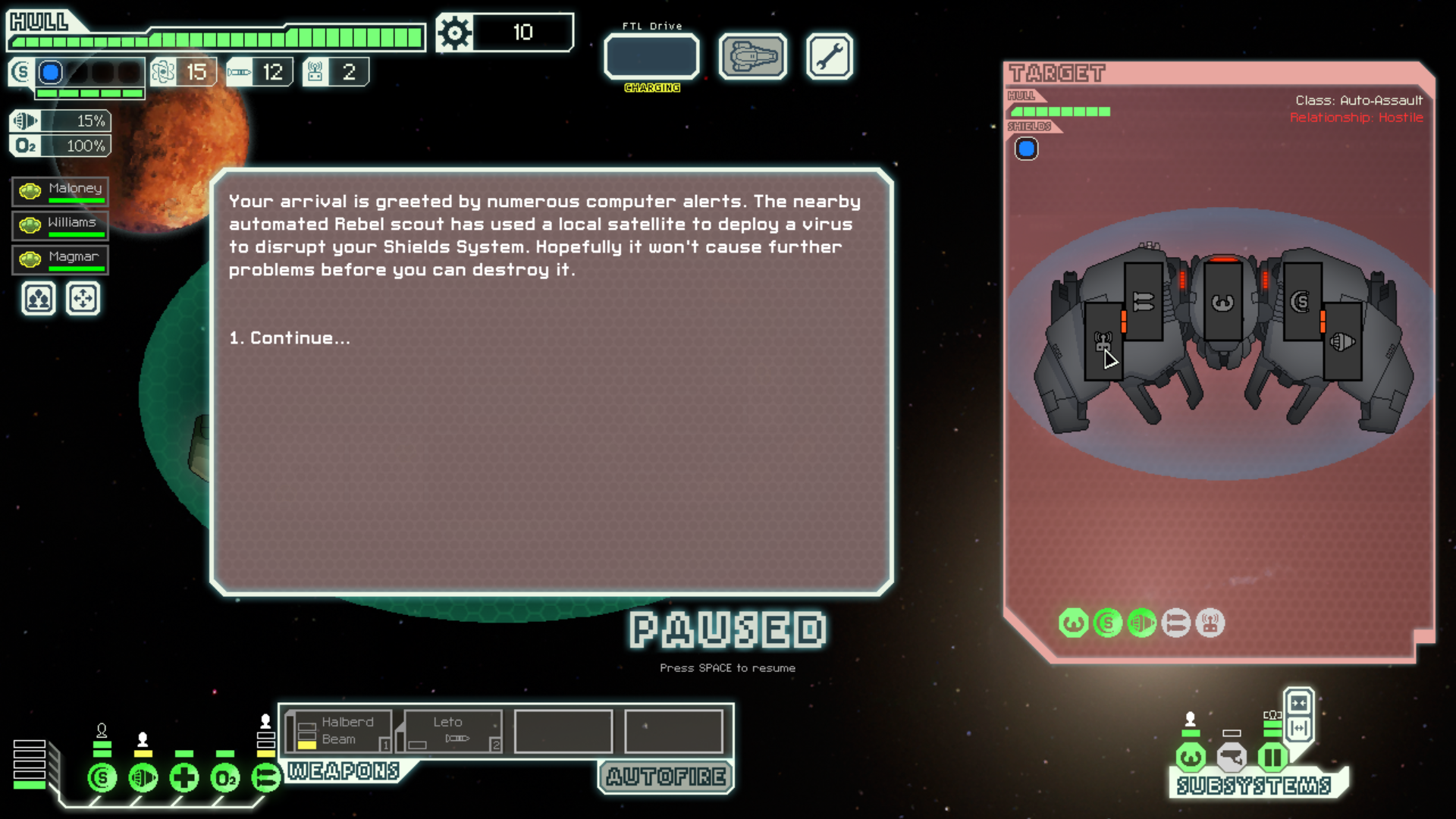
Task: Click the Piloting subsystem icon
Action: pos(1191,757)
